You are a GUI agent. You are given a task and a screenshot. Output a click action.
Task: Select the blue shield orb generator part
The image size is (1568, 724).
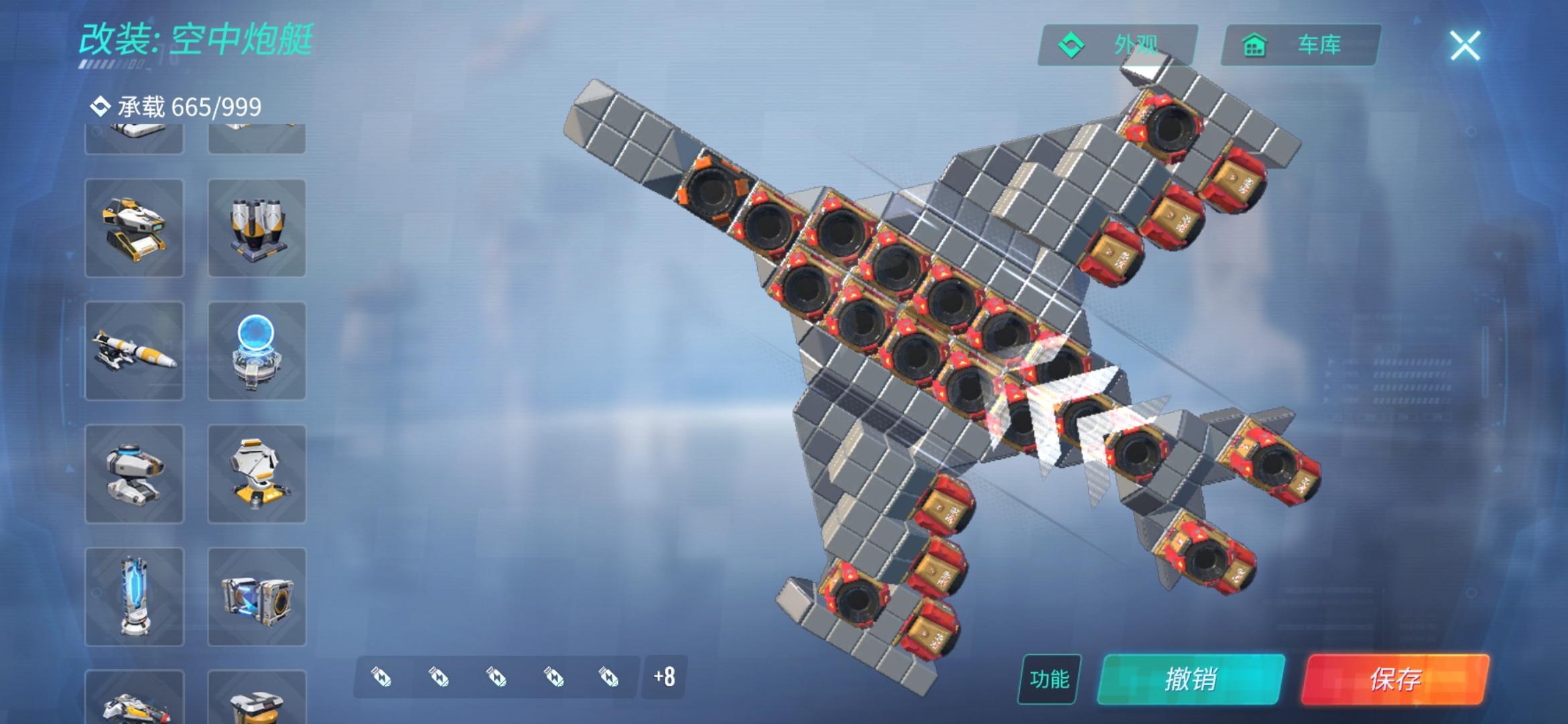257,351
